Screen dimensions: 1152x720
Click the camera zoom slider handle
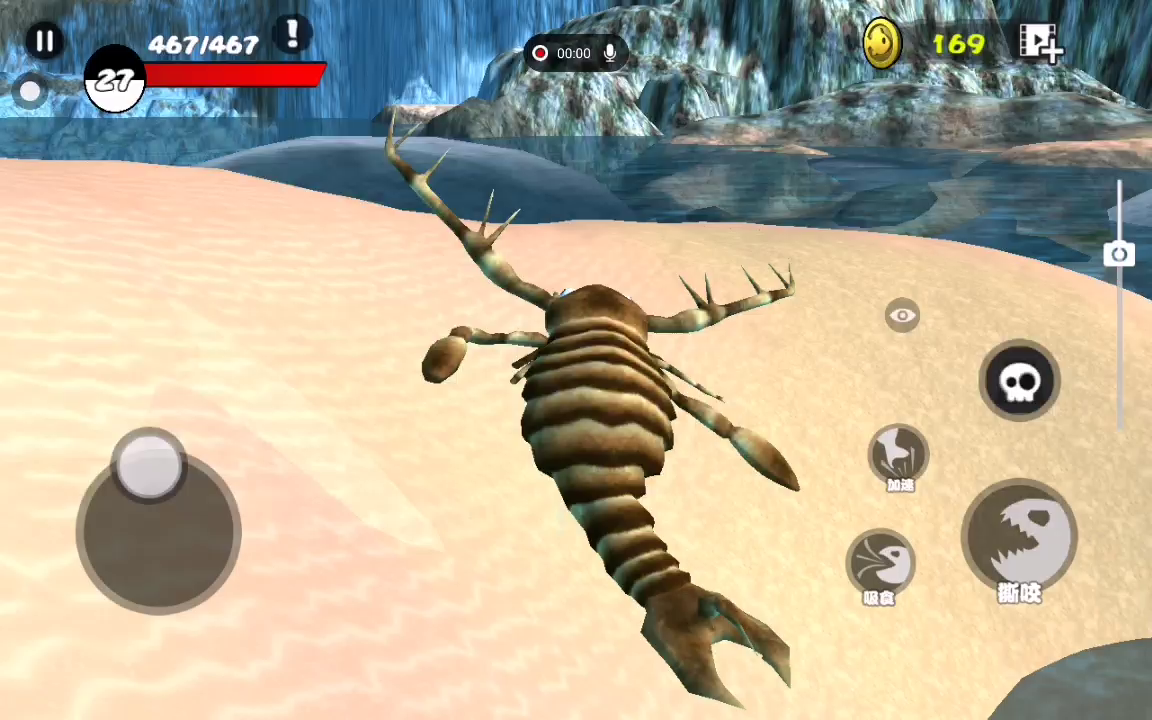pyautogui.click(x=1119, y=254)
